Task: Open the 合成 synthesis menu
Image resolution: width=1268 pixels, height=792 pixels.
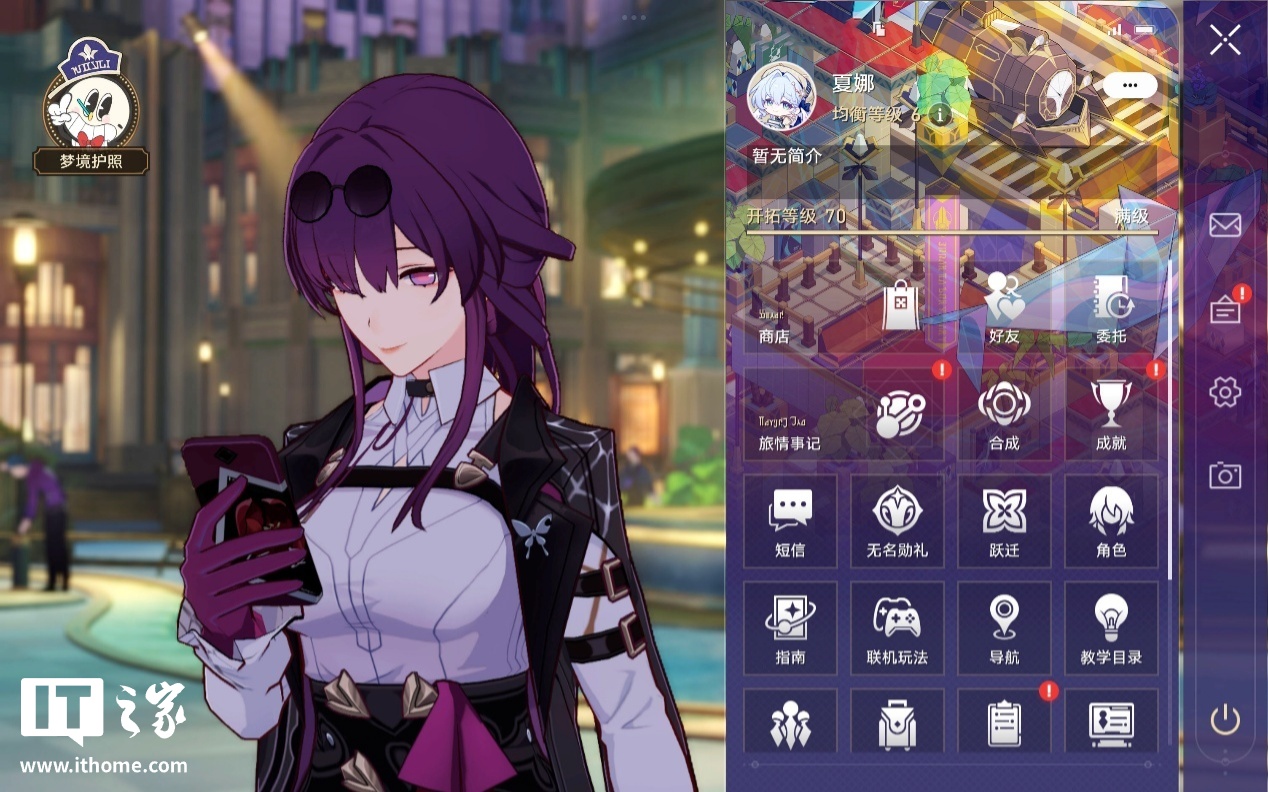Action: pos(1004,414)
